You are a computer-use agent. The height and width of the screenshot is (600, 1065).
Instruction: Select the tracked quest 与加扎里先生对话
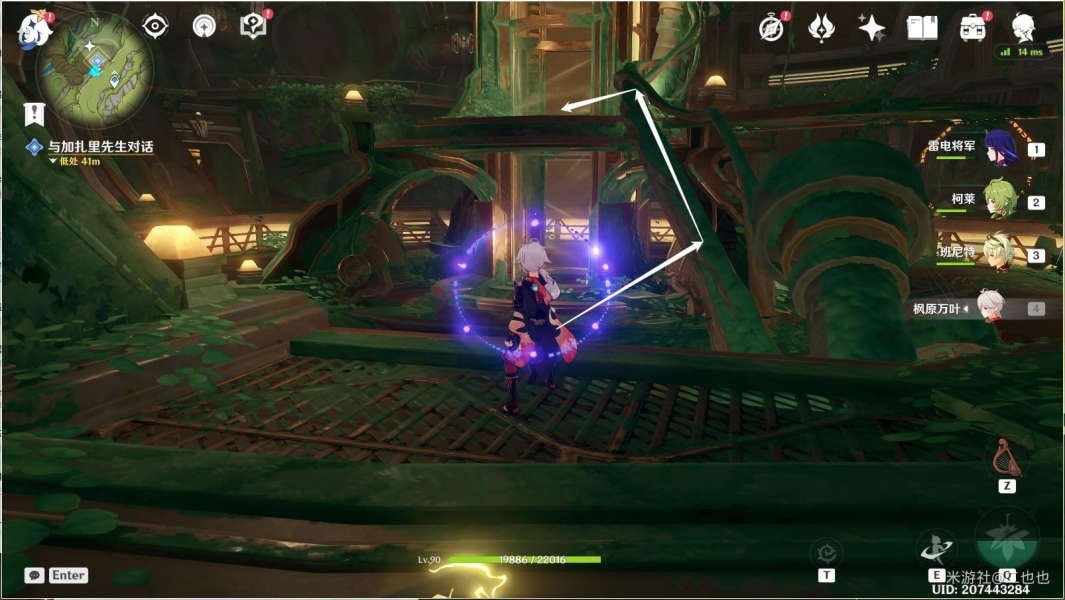pos(100,147)
